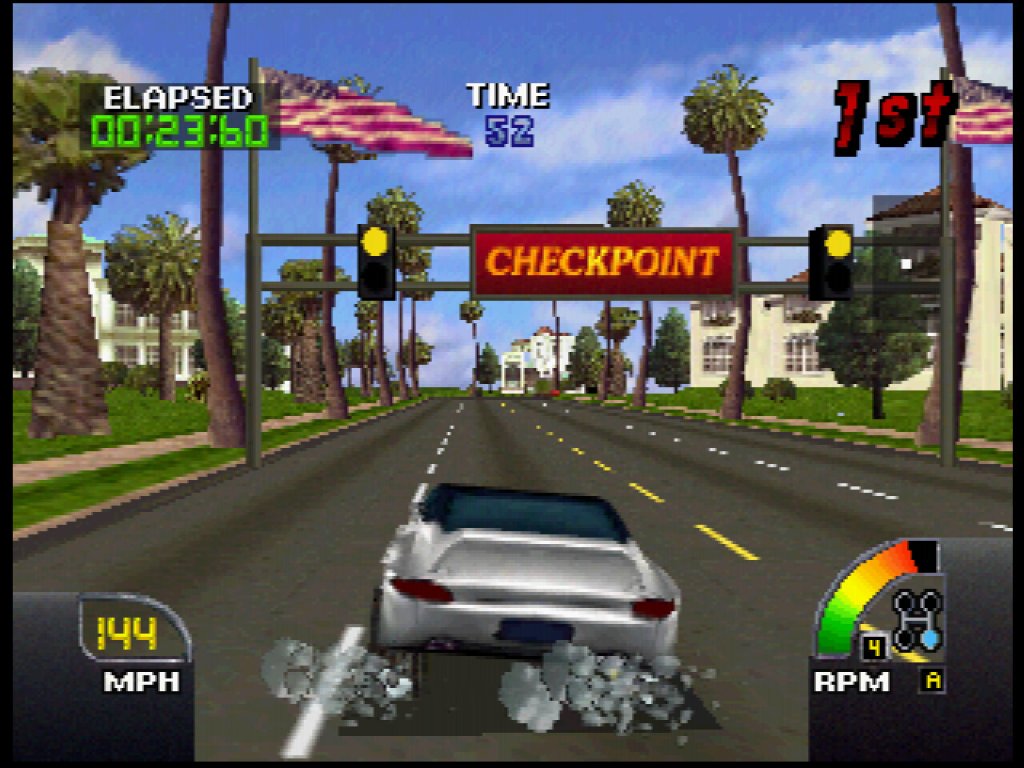
Task: Select the automatic transmission "A" indicator
Action: (933, 682)
